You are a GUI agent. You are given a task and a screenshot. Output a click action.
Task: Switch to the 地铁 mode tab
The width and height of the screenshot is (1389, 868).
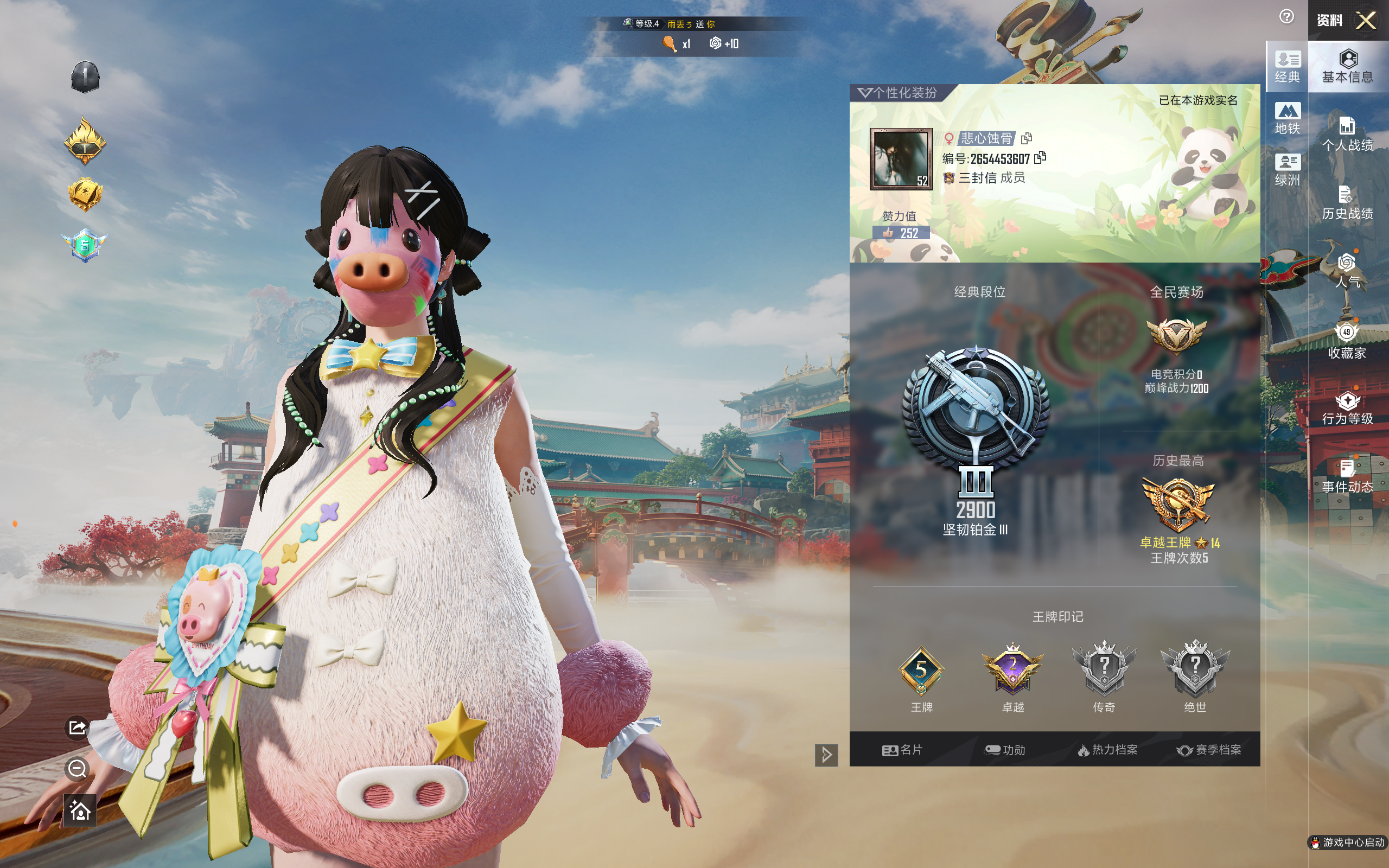click(x=1287, y=118)
